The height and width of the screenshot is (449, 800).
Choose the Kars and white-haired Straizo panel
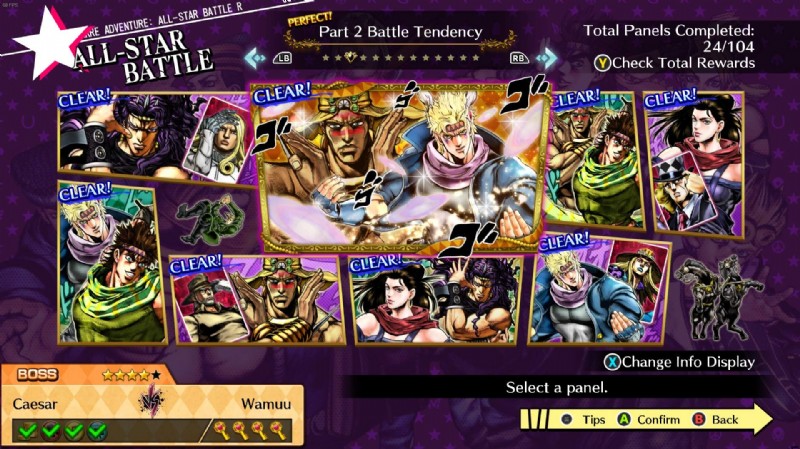(x=150, y=135)
